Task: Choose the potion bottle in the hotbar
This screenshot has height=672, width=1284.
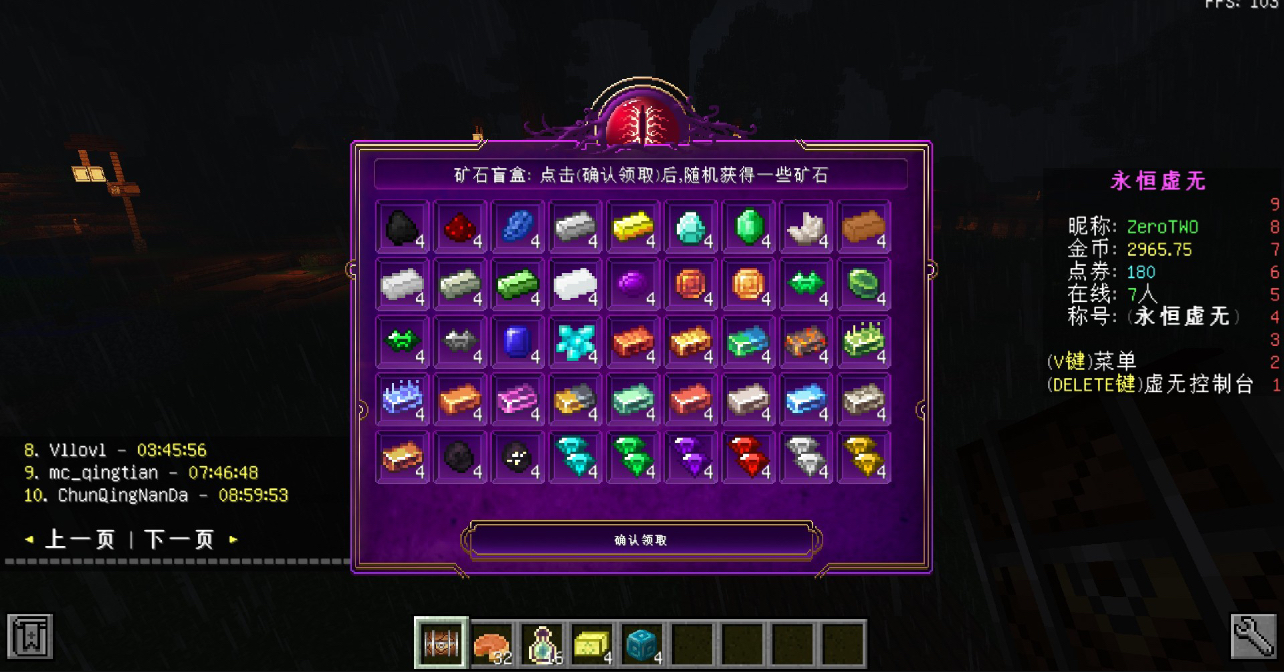Action: [541, 642]
